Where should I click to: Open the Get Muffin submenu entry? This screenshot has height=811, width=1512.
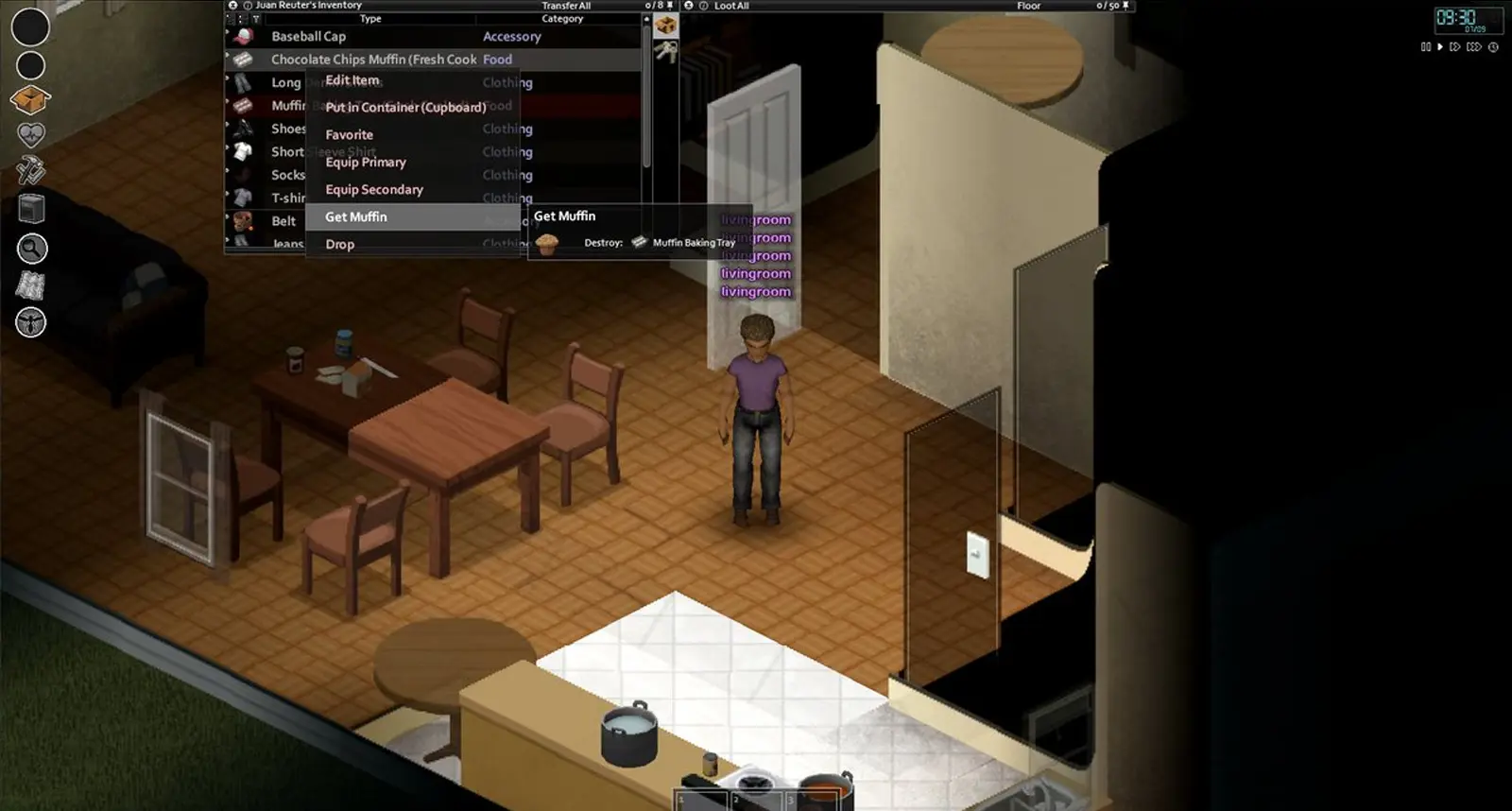point(355,216)
